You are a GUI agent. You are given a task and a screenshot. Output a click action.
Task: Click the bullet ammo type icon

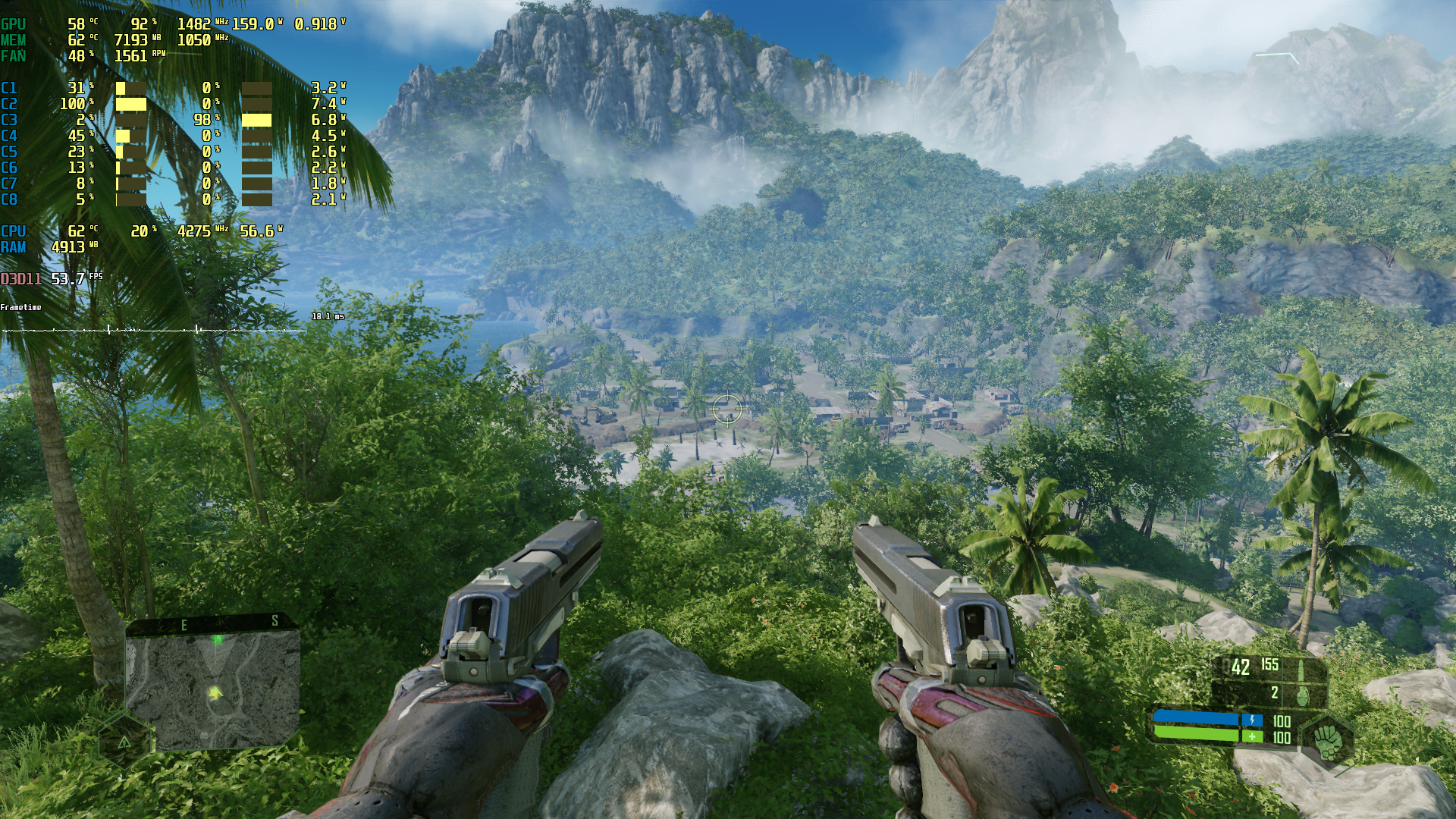pos(1301,669)
